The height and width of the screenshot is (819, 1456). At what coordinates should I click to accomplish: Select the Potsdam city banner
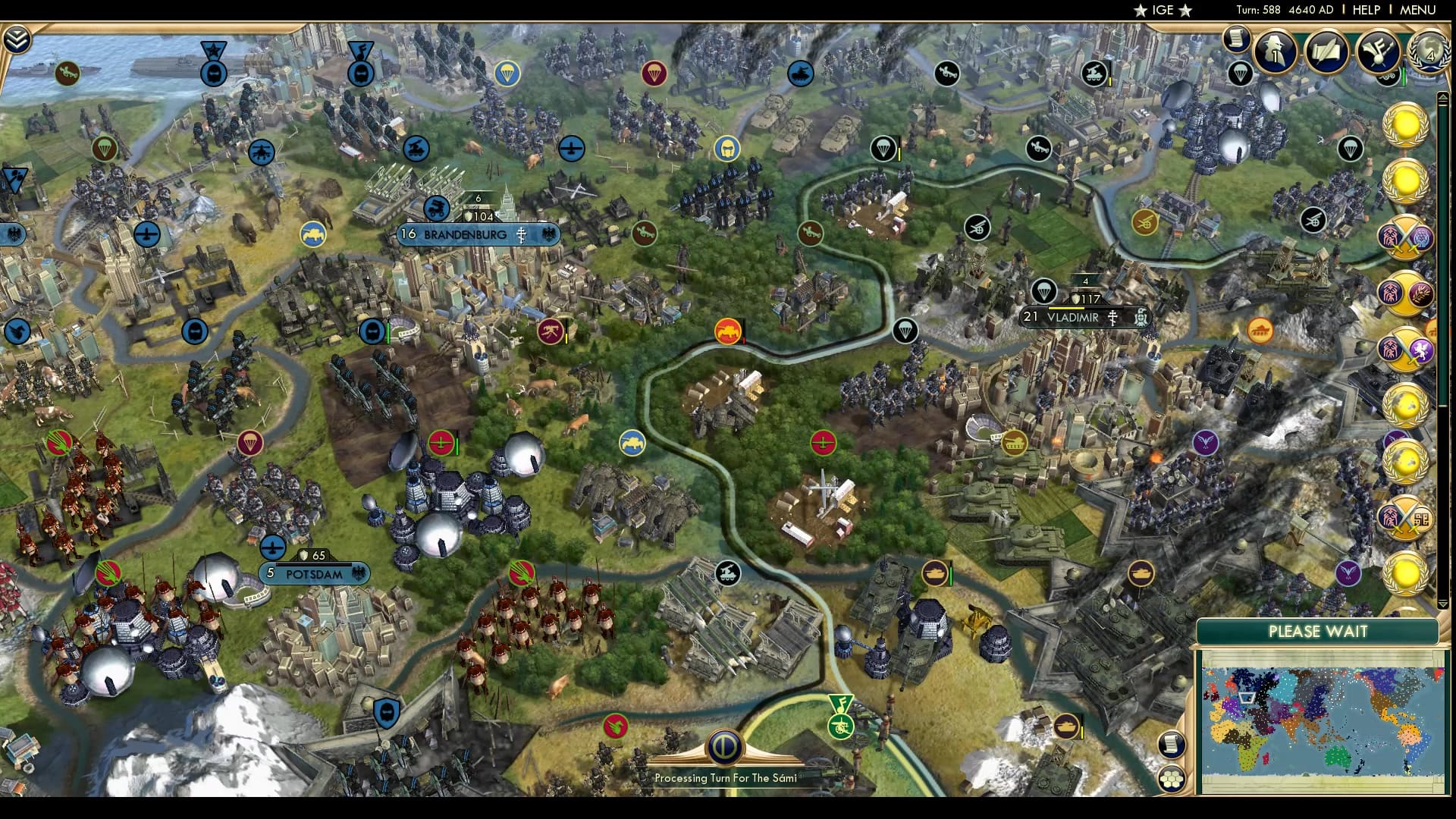point(315,574)
